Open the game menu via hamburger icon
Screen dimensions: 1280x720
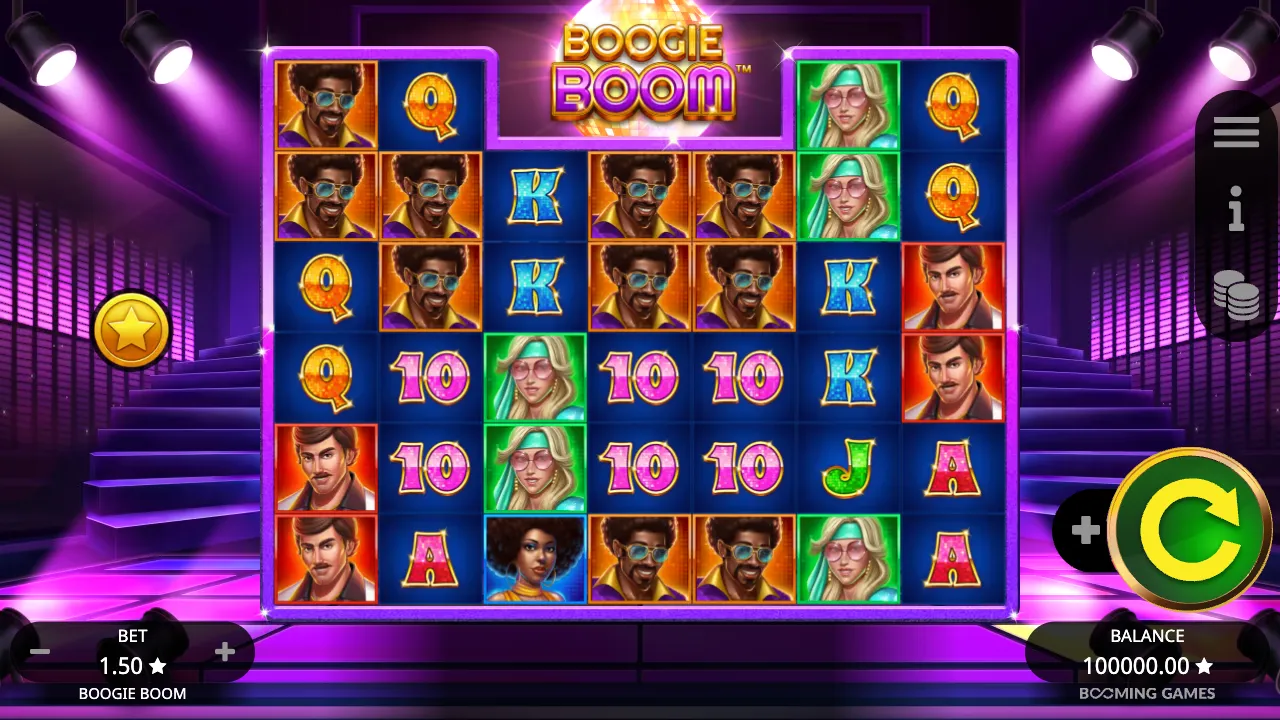tap(1236, 131)
